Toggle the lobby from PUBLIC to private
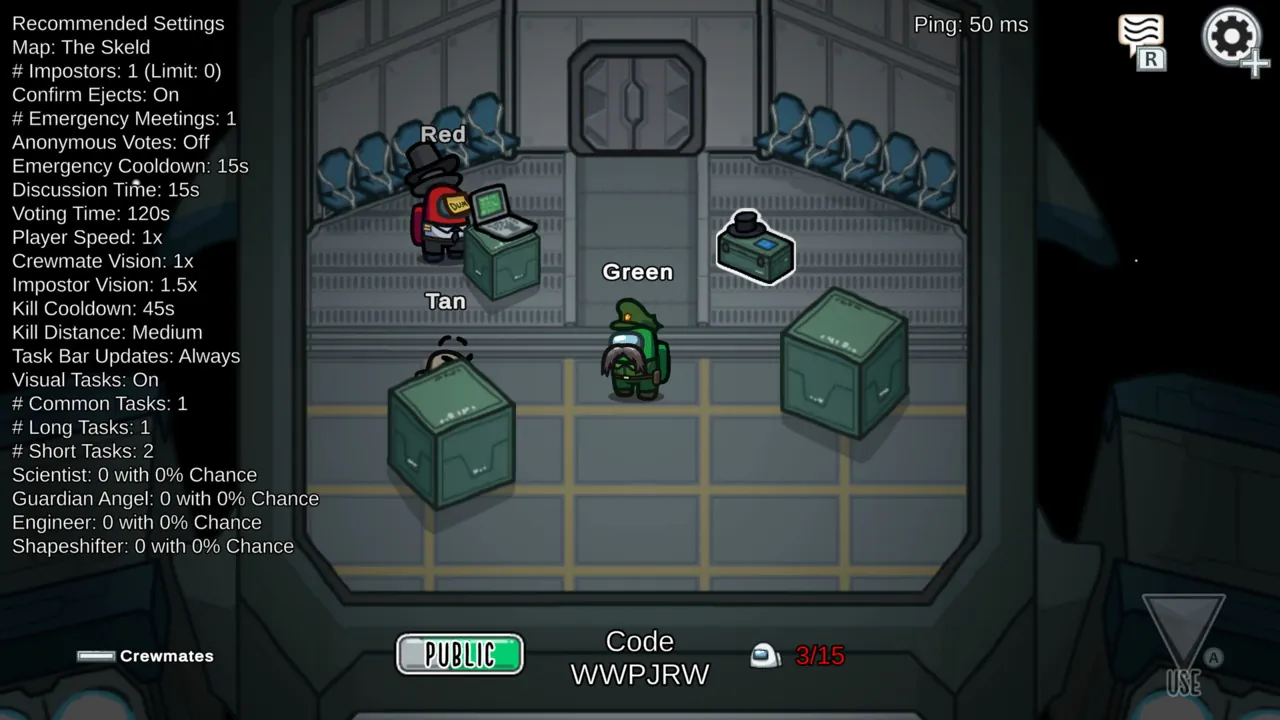Image resolution: width=1280 pixels, height=720 pixels. [459, 654]
